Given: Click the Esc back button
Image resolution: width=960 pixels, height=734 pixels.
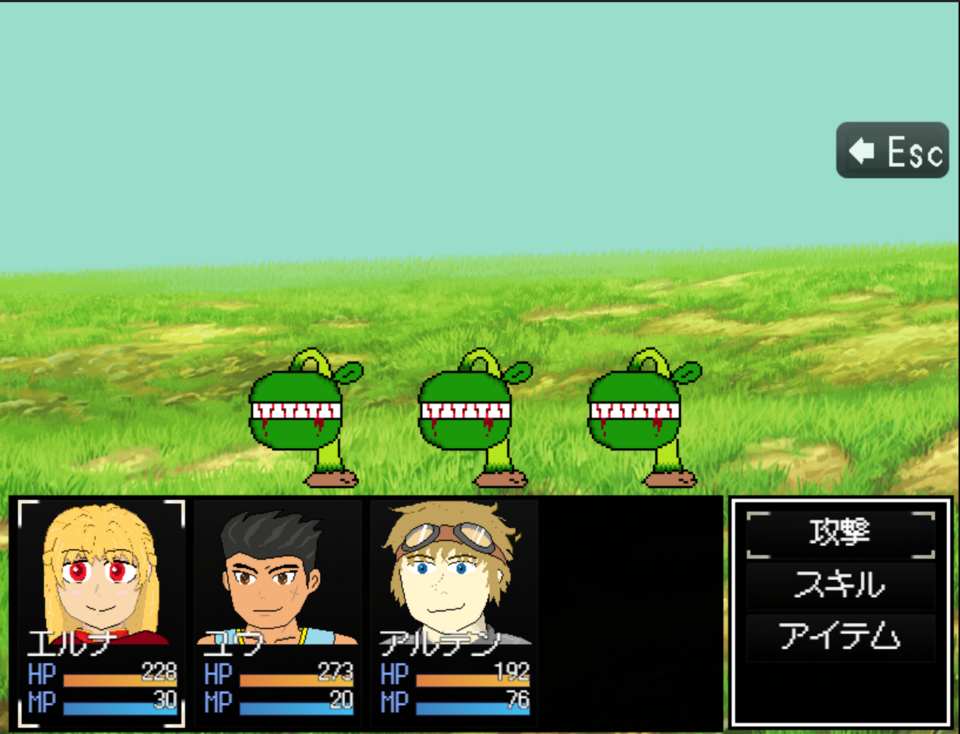Looking at the screenshot, I should tap(892, 151).
